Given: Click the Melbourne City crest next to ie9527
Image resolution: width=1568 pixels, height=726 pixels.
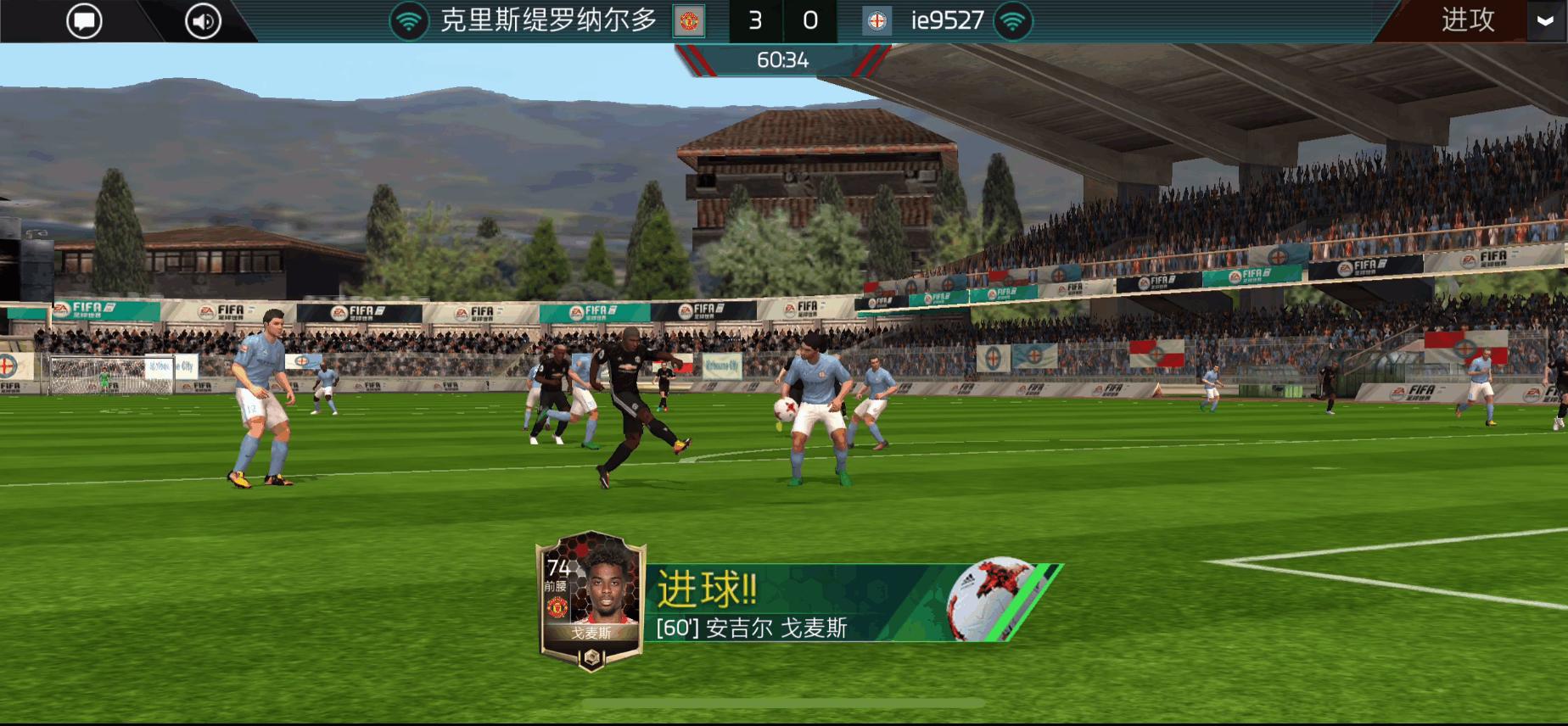Looking at the screenshot, I should click(x=879, y=20).
